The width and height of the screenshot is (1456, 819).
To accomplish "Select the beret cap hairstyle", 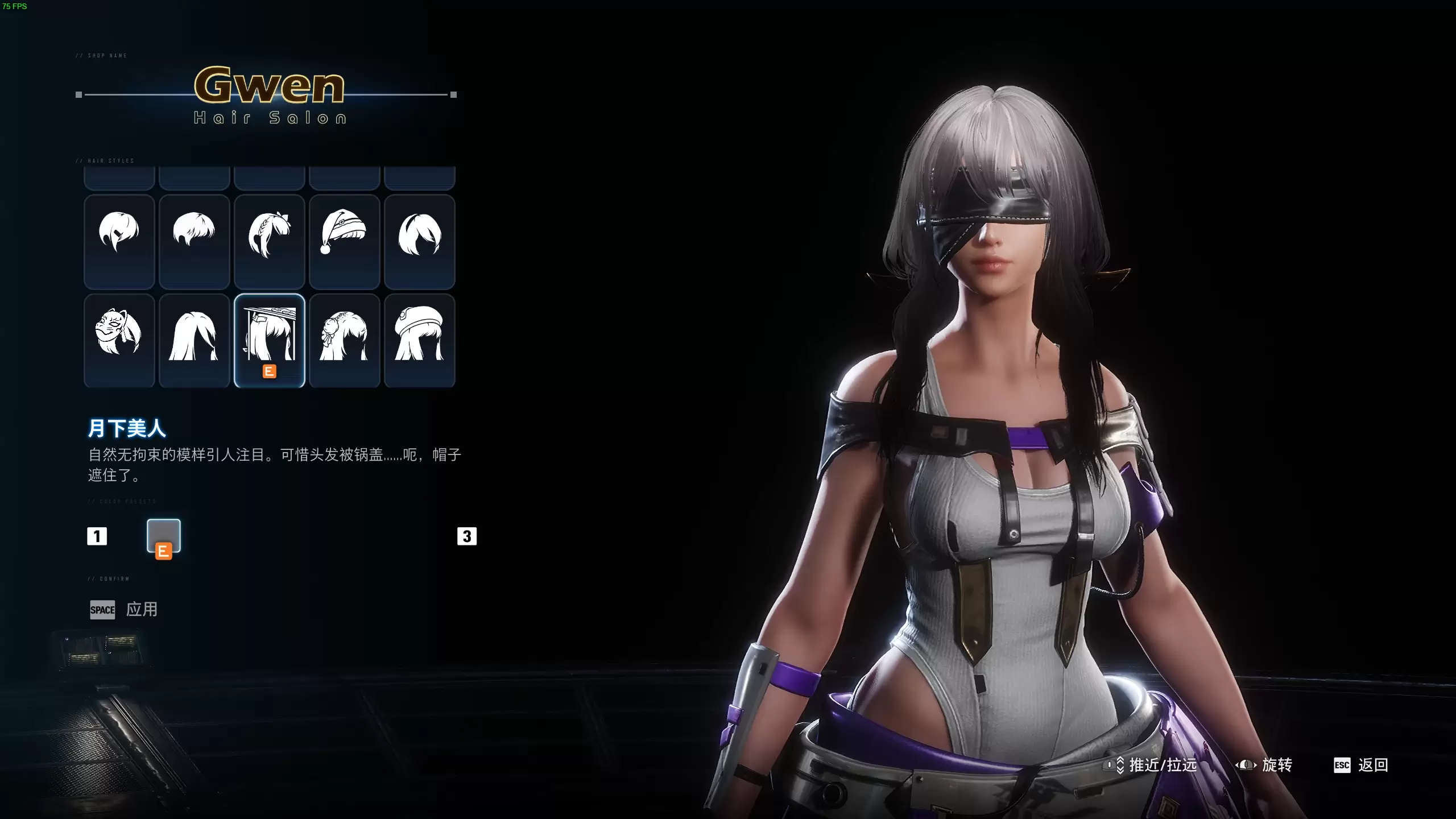I will coord(419,340).
